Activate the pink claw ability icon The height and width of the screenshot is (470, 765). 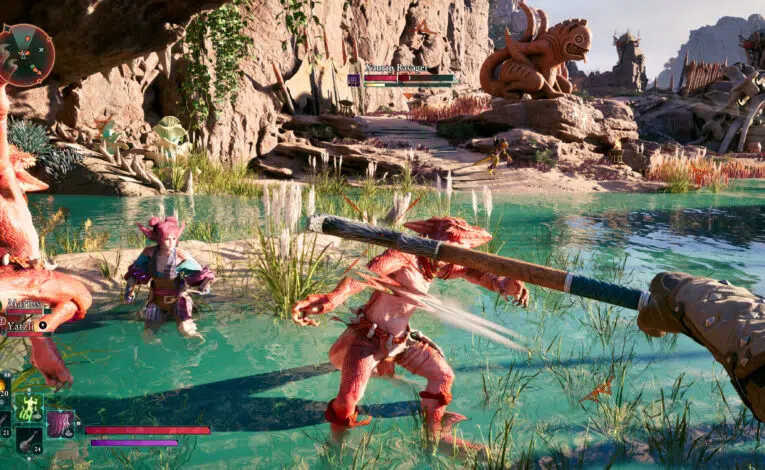tap(60, 424)
